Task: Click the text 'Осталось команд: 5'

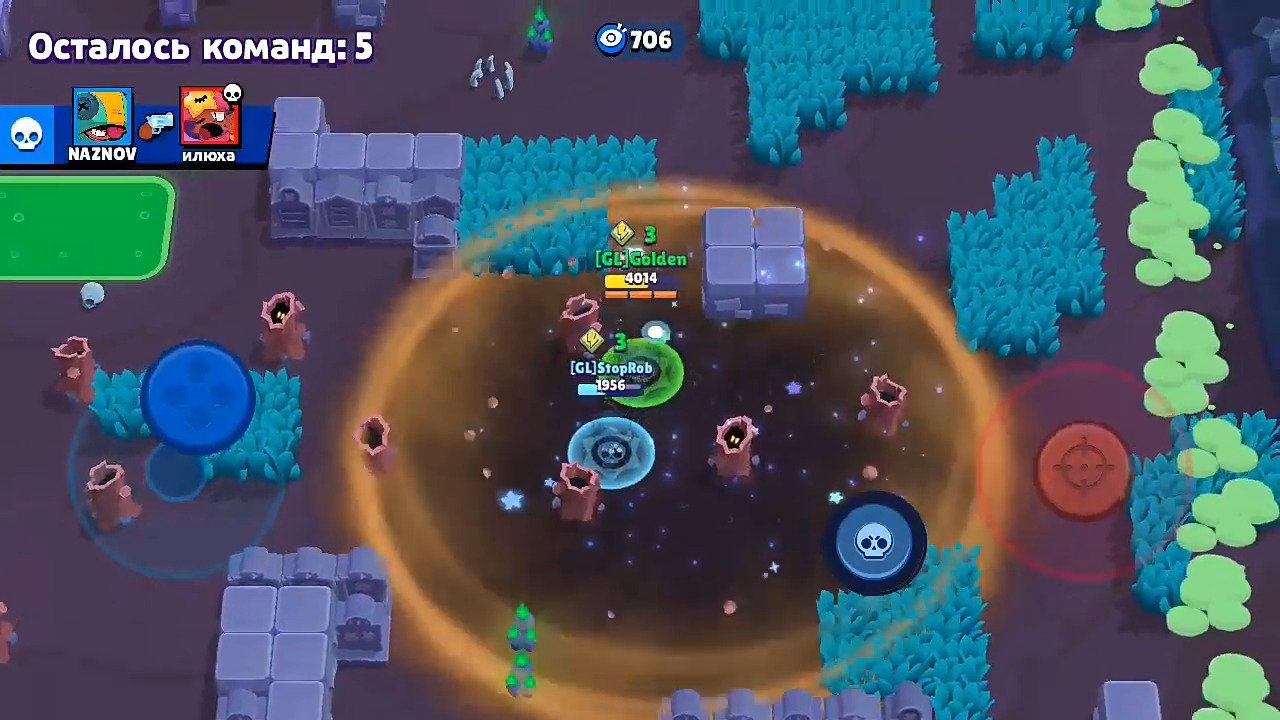Action: (200, 46)
